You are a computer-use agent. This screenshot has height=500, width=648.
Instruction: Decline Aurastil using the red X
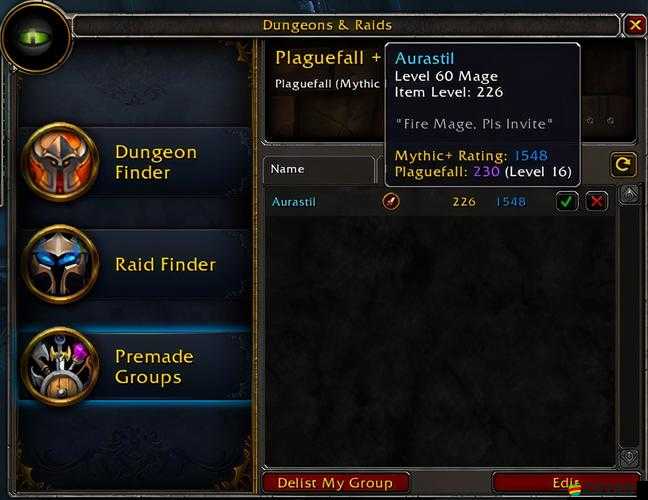pos(596,202)
